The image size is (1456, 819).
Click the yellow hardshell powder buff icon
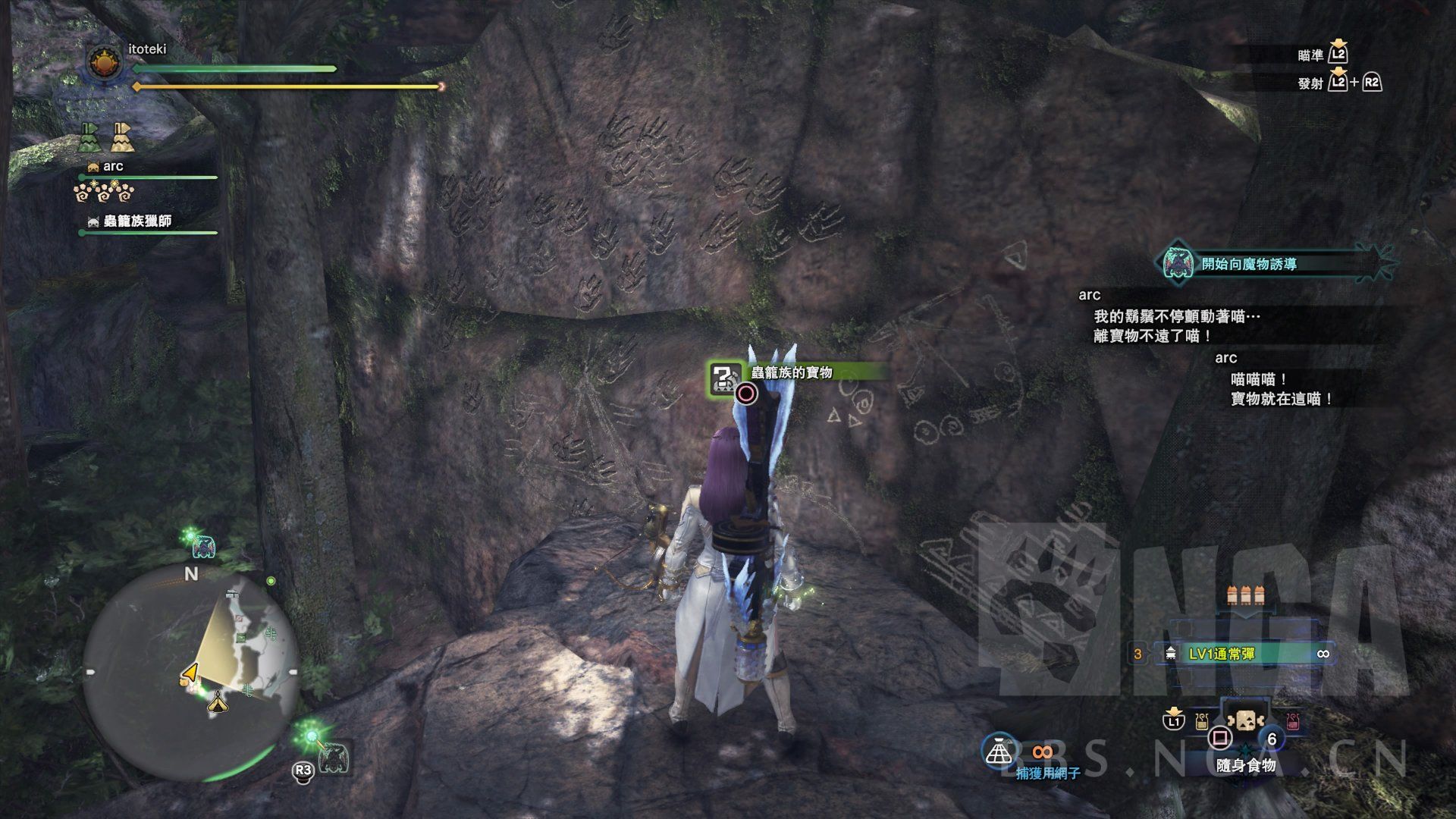click(x=121, y=136)
